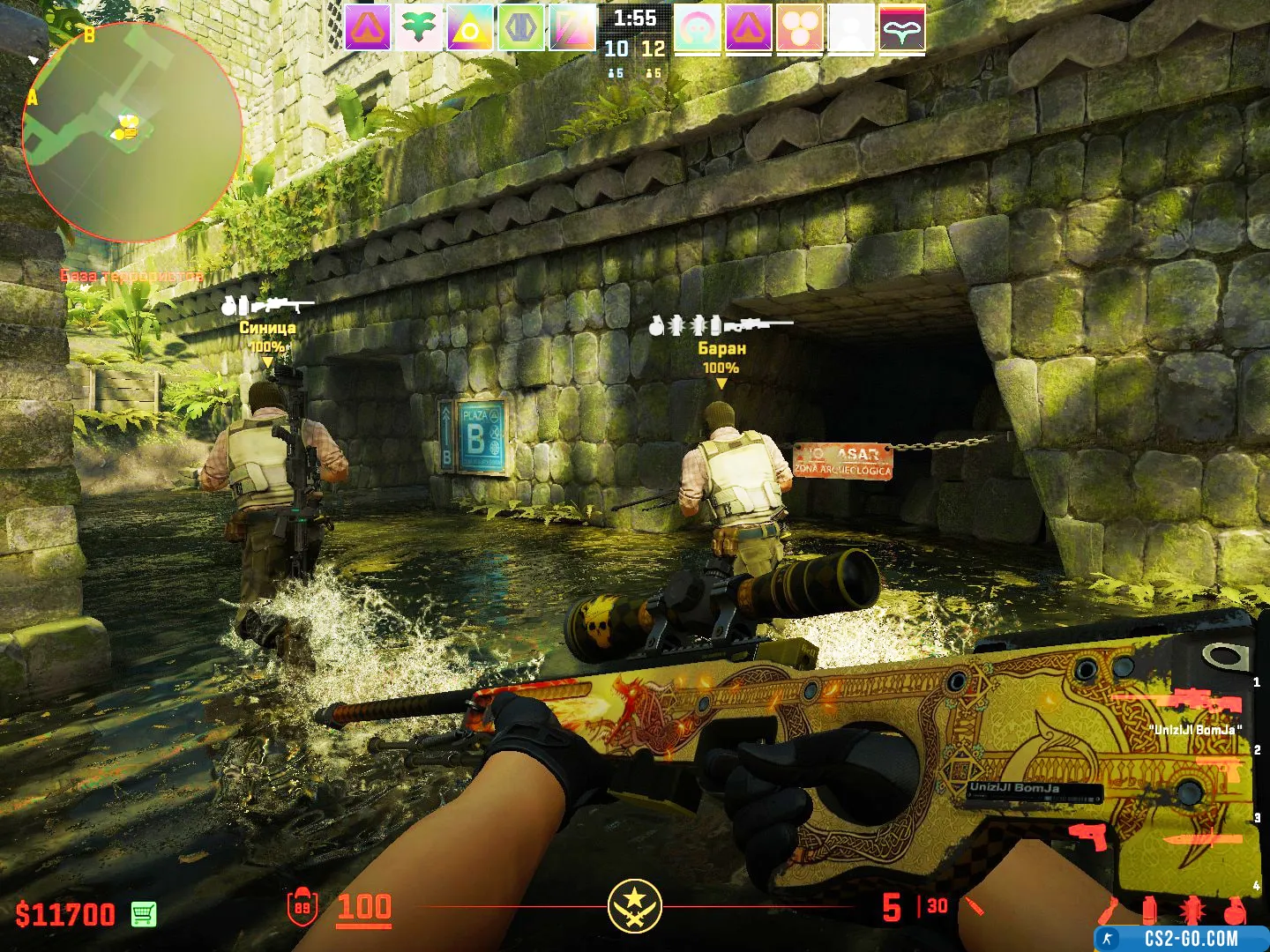Click the star emblem at bottom center
The width and height of the screenshot is (1270, 952).
634,905
